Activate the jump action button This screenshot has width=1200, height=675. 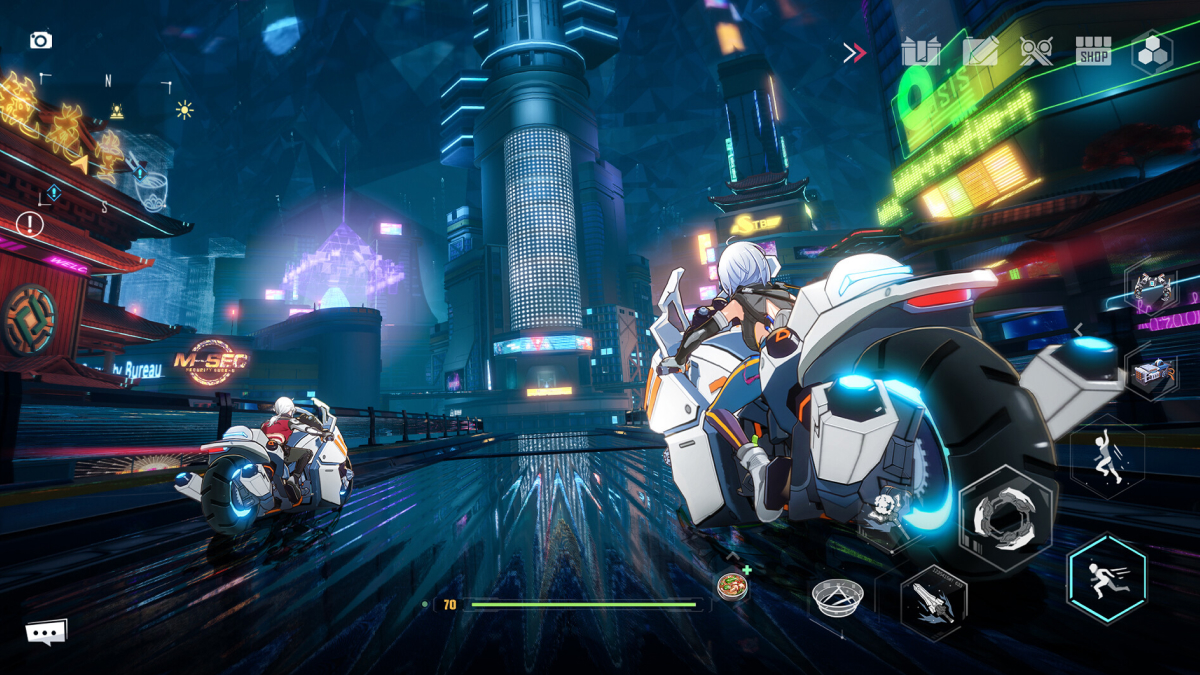click(x=1107, y=456)
